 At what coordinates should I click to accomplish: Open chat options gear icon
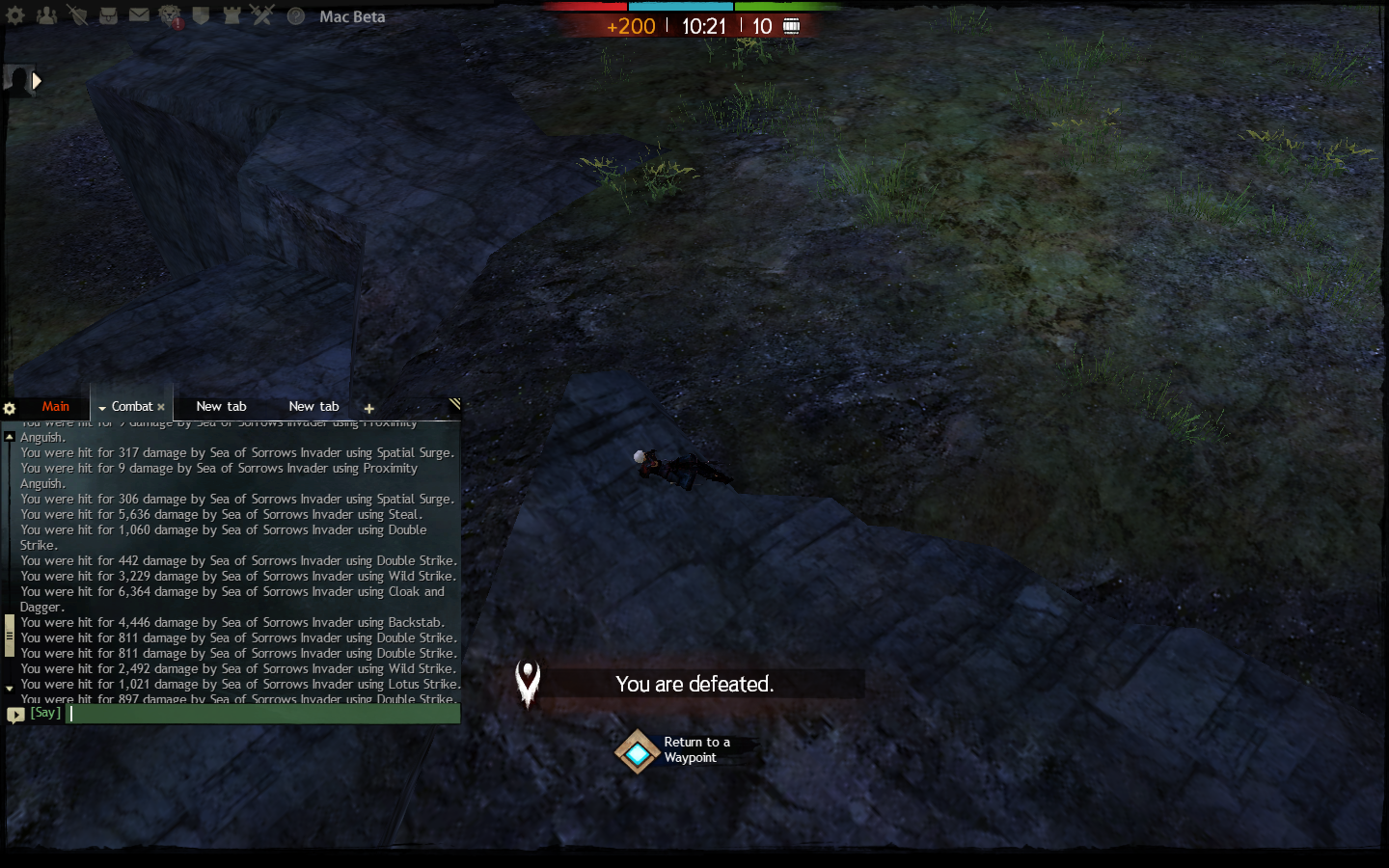10,408
